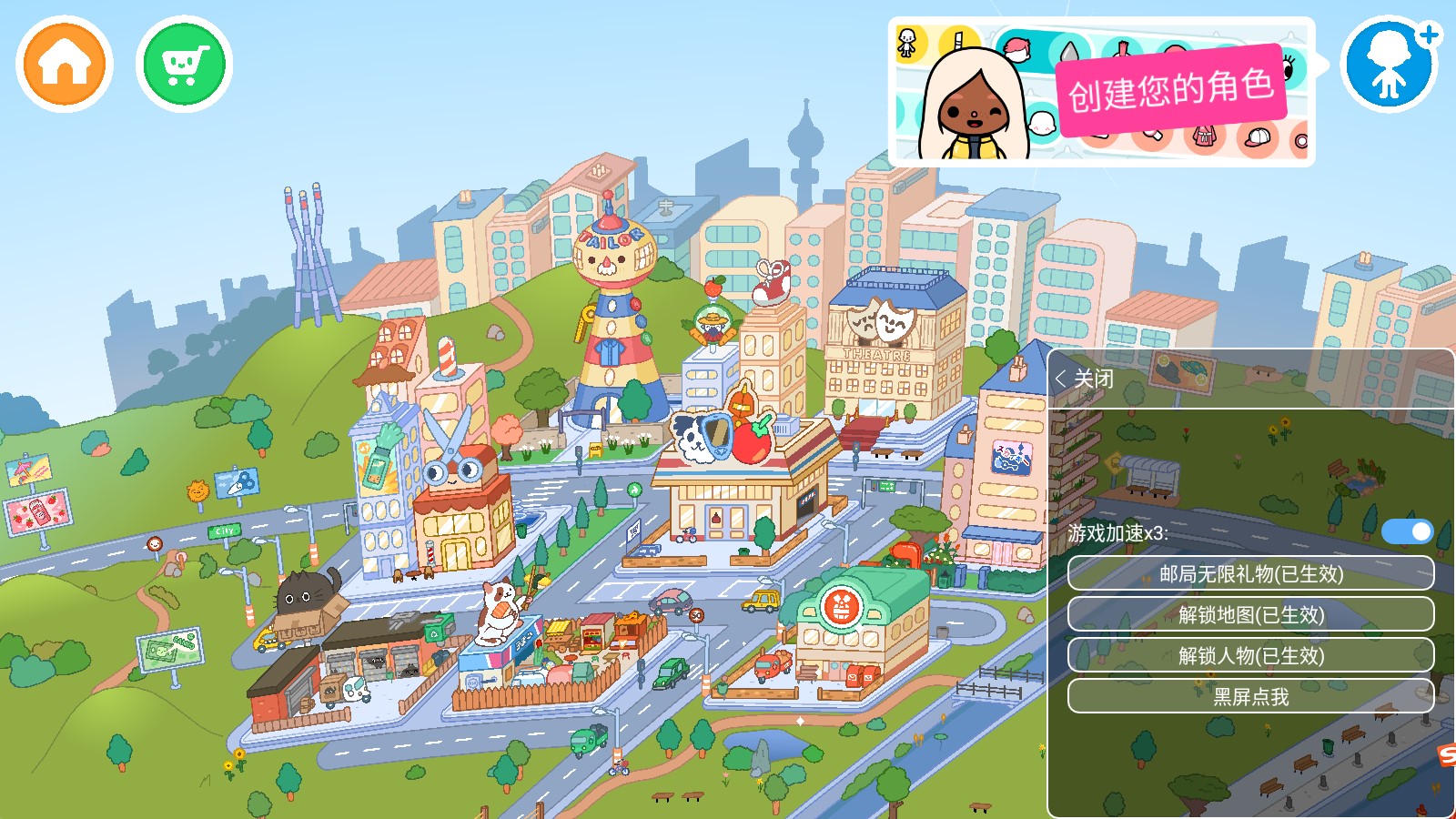The width and height of the screenshot is (1456, 819).
Task: Toggle the 游戏加速x3 speed switch
Action: coord(1407,531)
